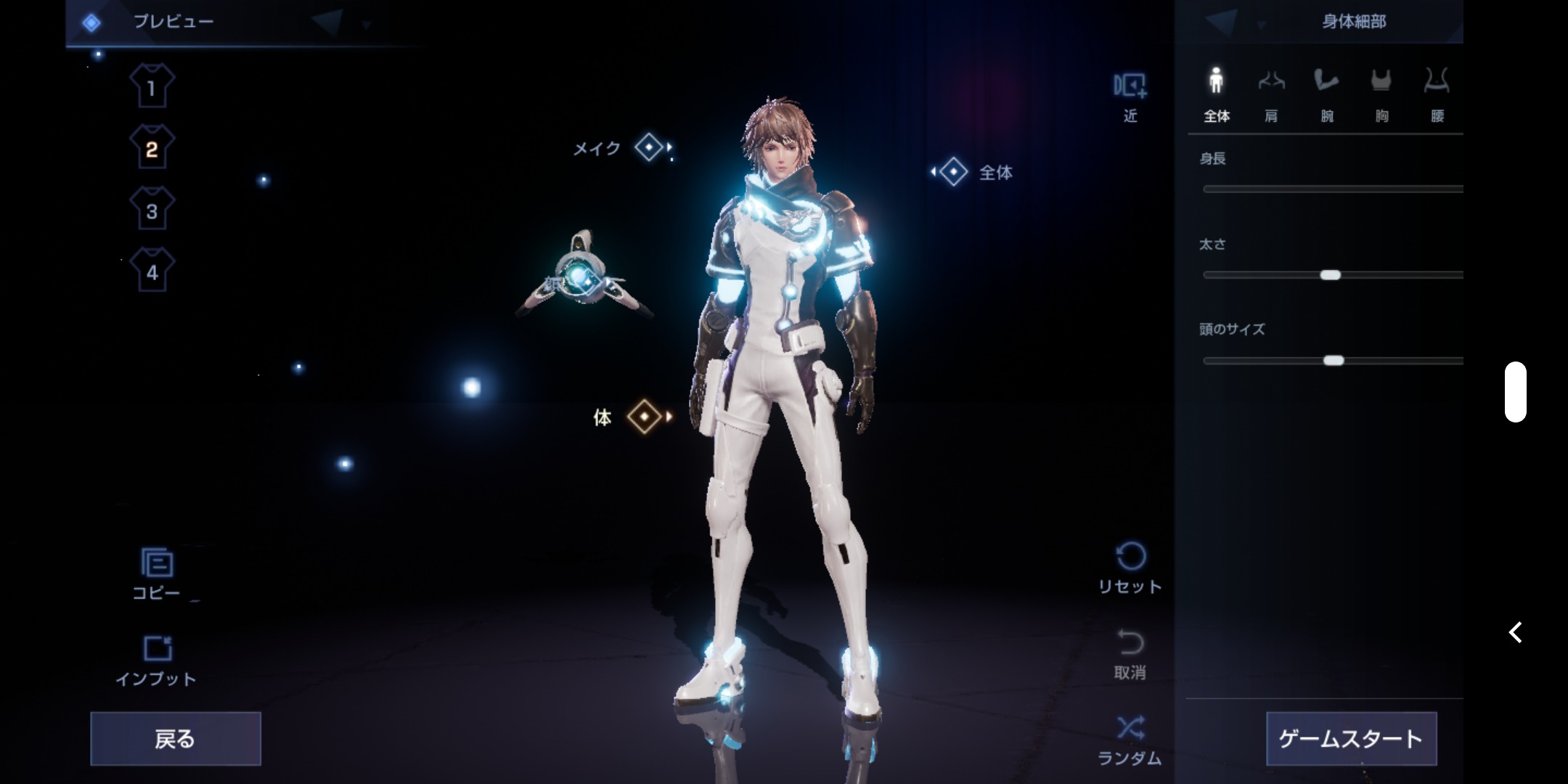Undo the last change with 取消
Screen dimensions: 1568x784
1130,653
